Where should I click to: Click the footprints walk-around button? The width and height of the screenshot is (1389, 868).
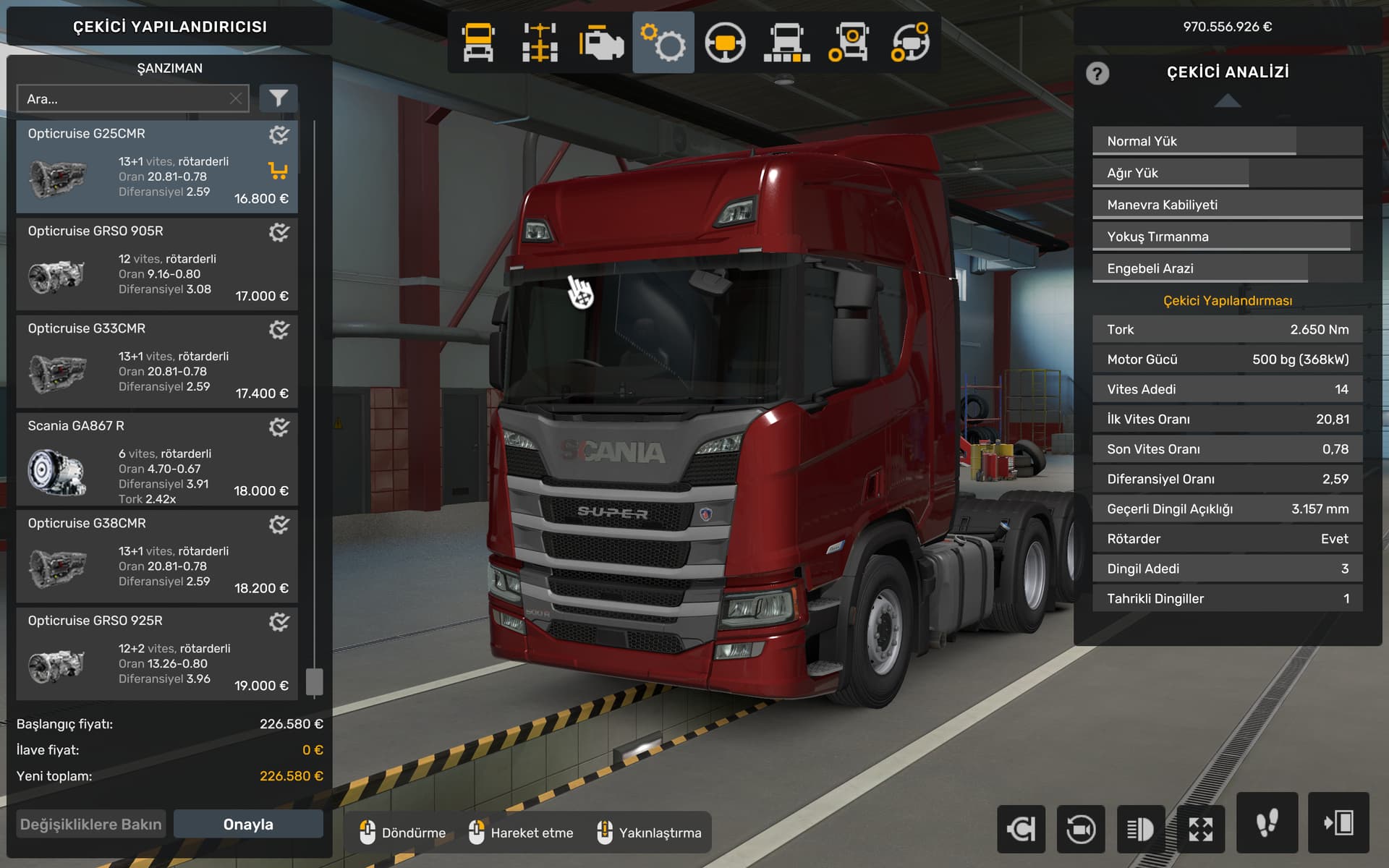click(x=1267, y=823)
